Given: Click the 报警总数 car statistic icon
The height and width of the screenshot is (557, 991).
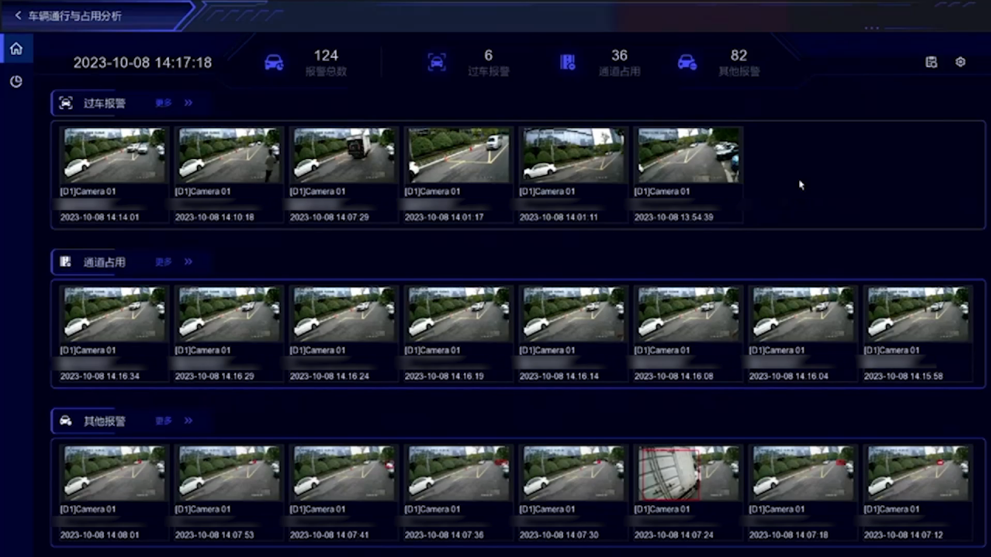Looking at the screenshot, I should coord(273,63).
